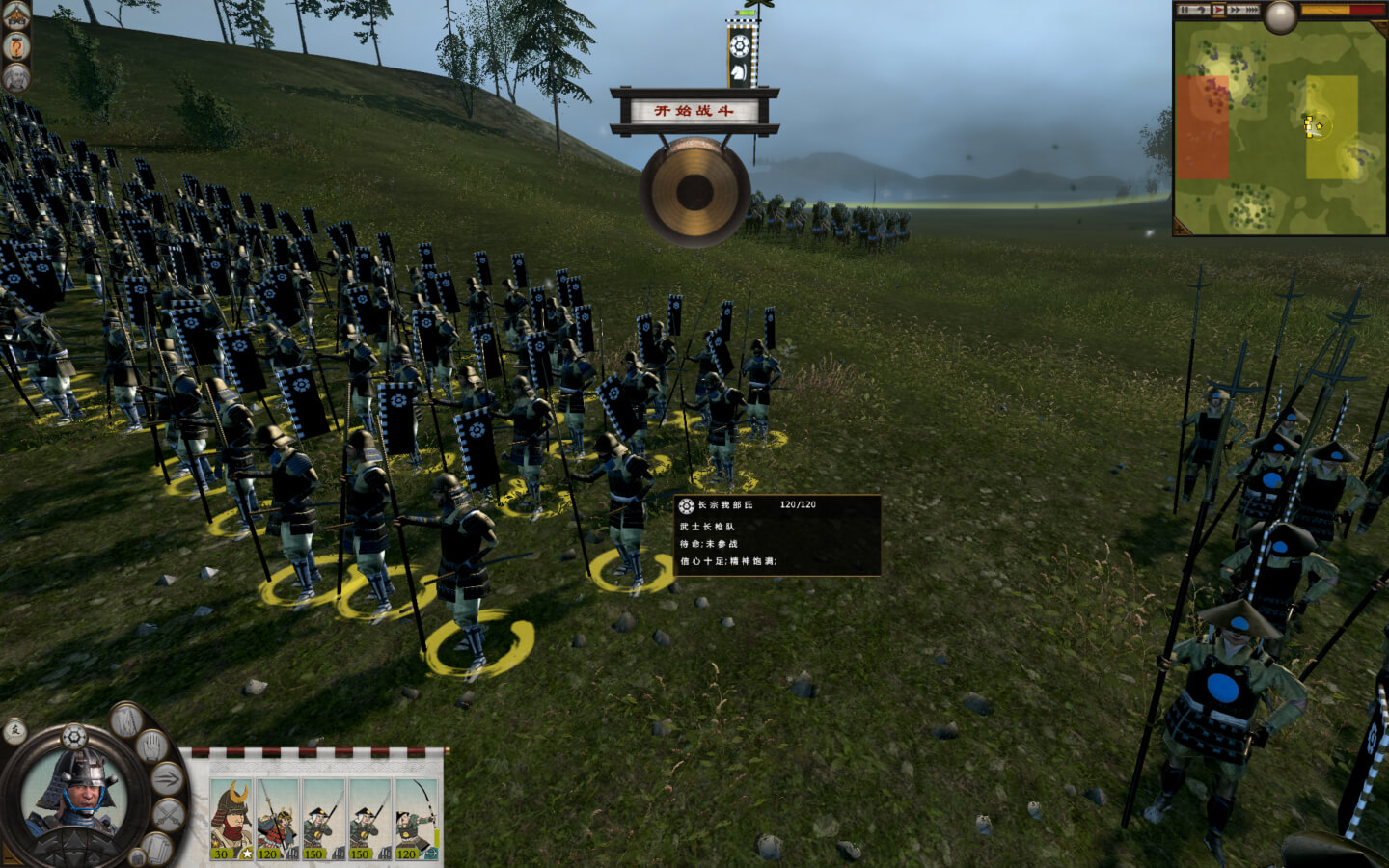Select the bow archer unit card
The height and width of the screenshot is (868, 1389).
pos(417,819)
